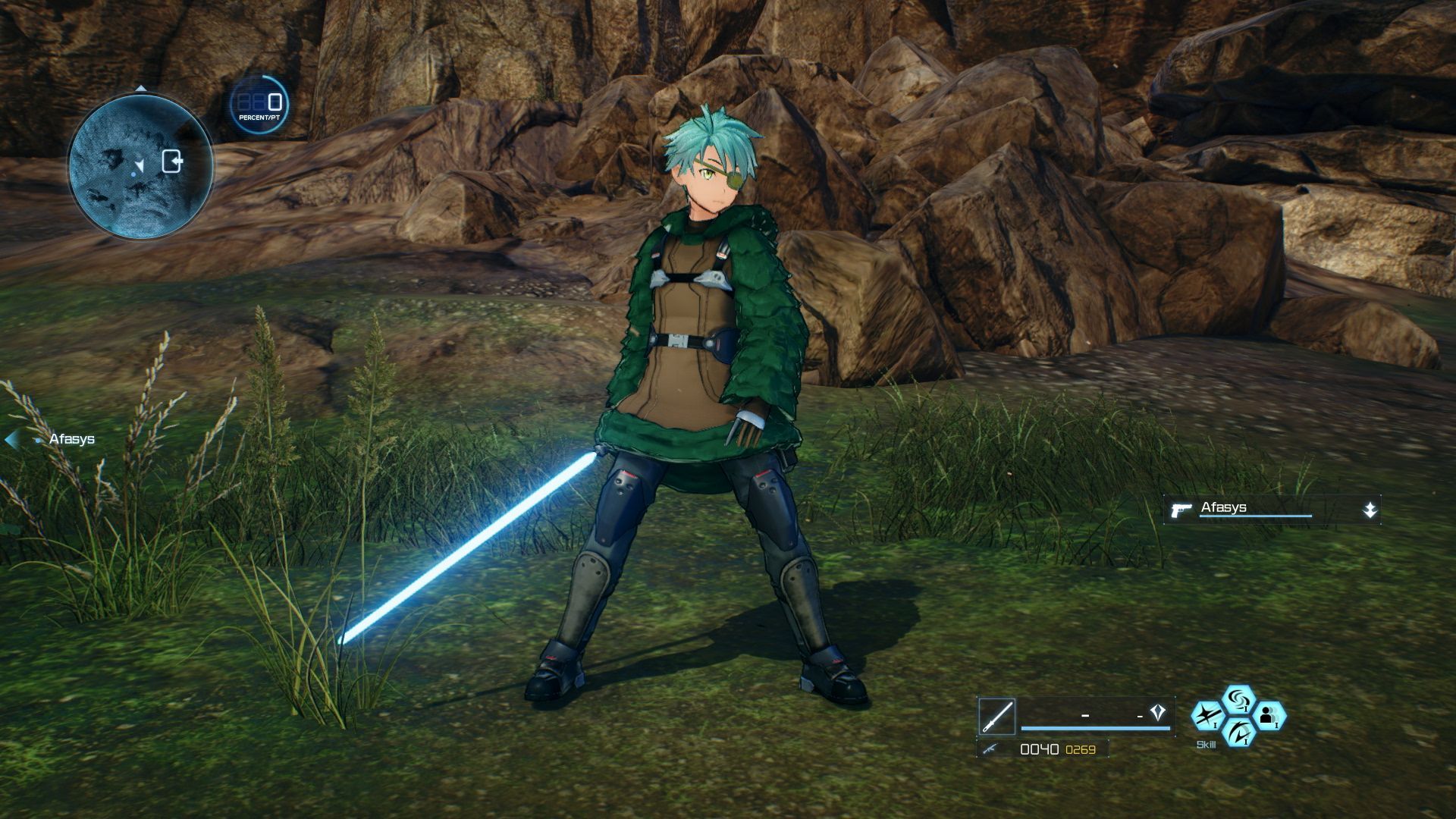This screenshot has width=1456, height=819.
Task: Click the ammo count reading 0040
Action: click(x=1040, y=748)
